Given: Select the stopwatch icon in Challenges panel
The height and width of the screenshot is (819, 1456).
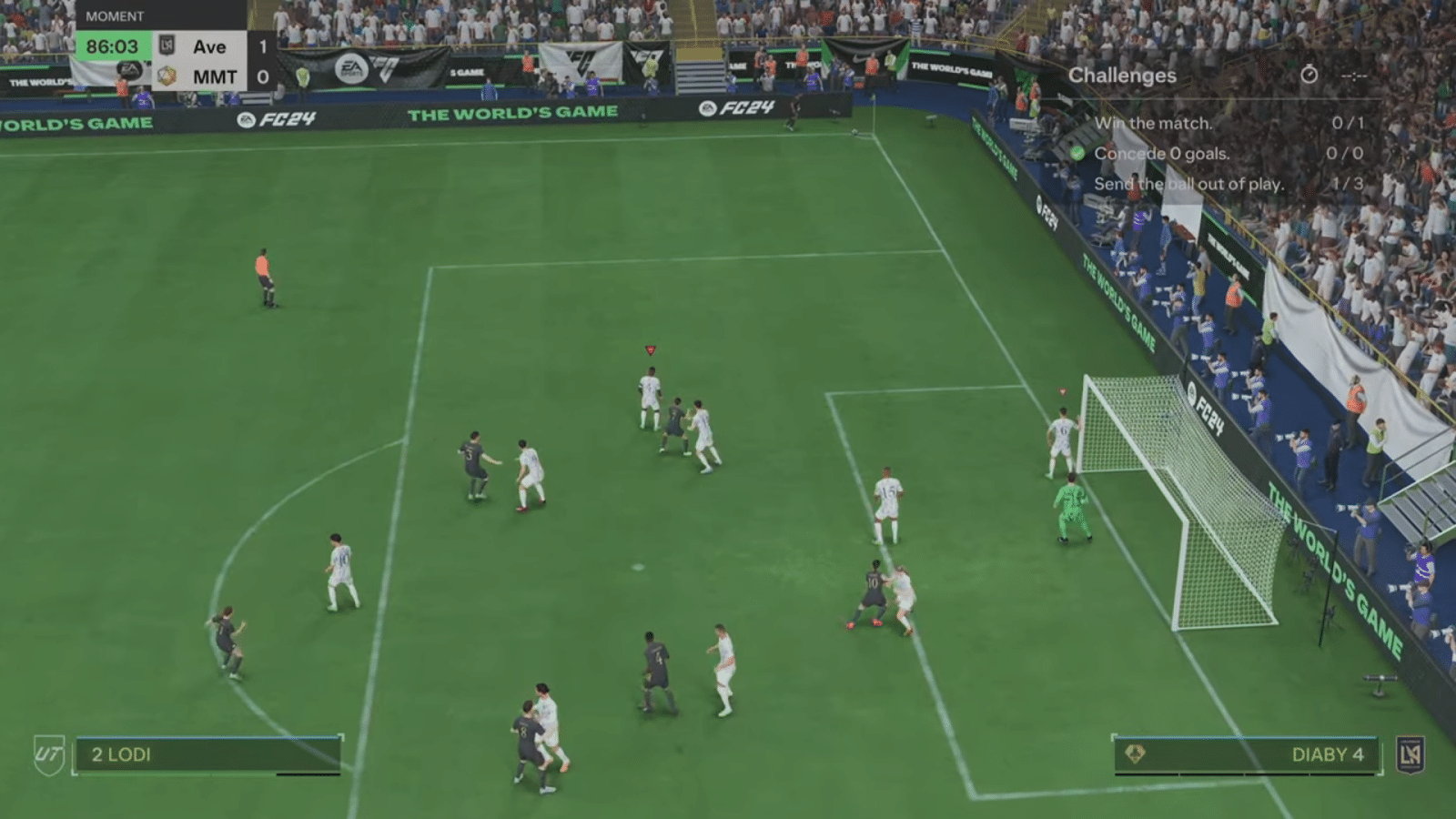Looking at the screenshot, I should tap(1310, 76).
